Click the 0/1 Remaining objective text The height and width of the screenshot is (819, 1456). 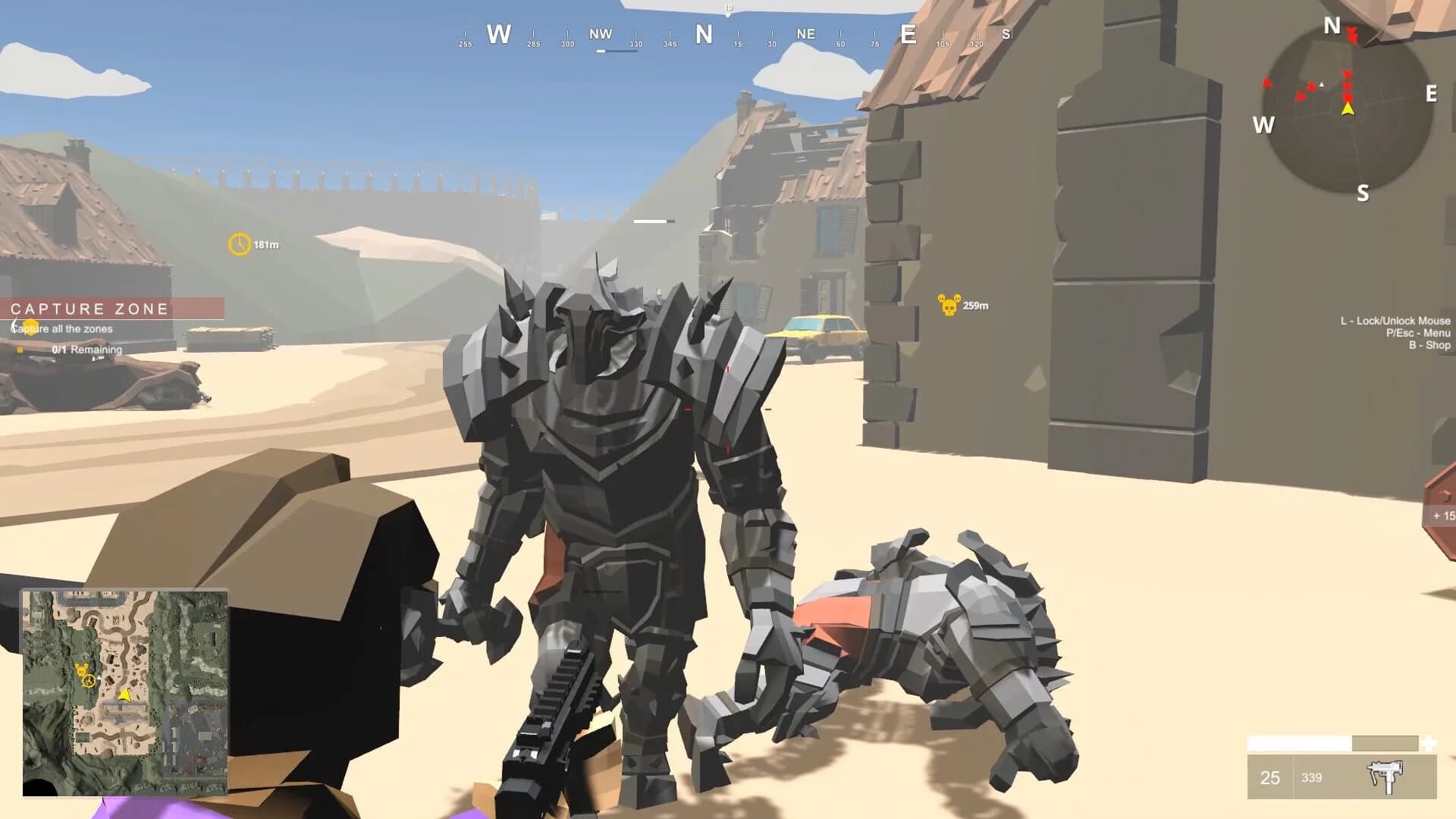(86, 350)
